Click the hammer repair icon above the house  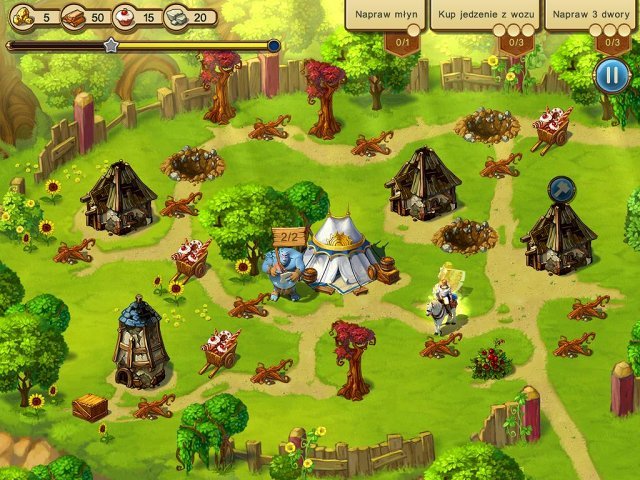(x=561, y=188)
